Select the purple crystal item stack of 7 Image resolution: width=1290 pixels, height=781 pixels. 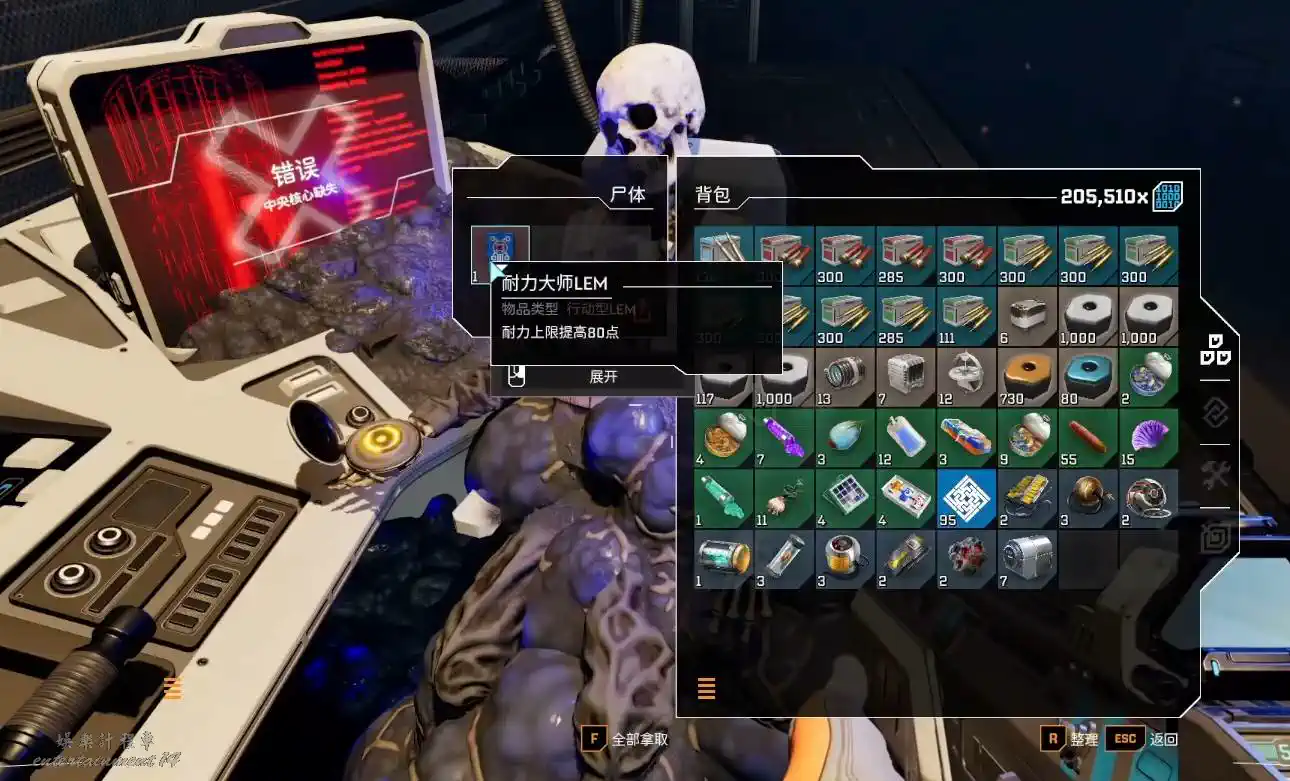pos(785,437)
